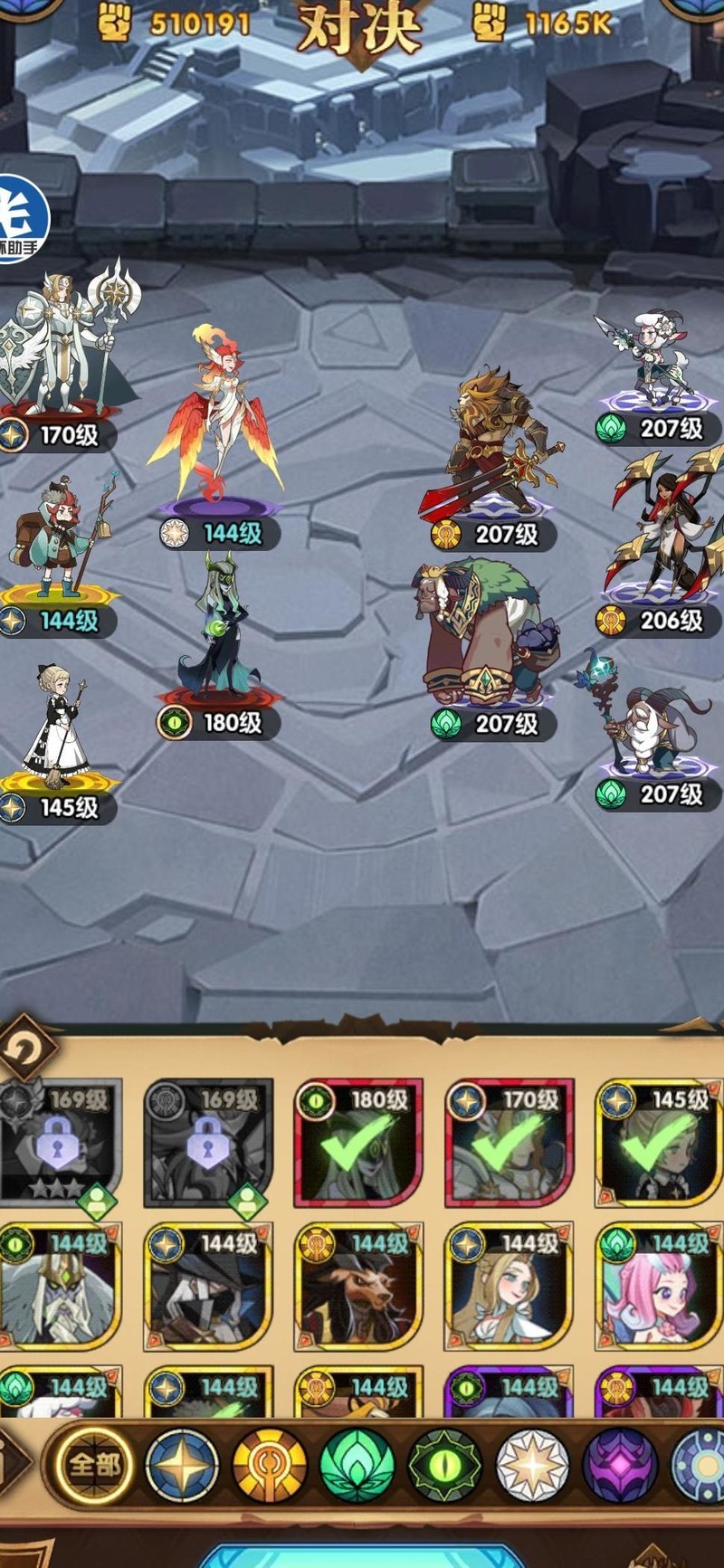Select the dark hooded level 144 hero card
Viewport: 724px width, 1568px height.
(209, 1287)
